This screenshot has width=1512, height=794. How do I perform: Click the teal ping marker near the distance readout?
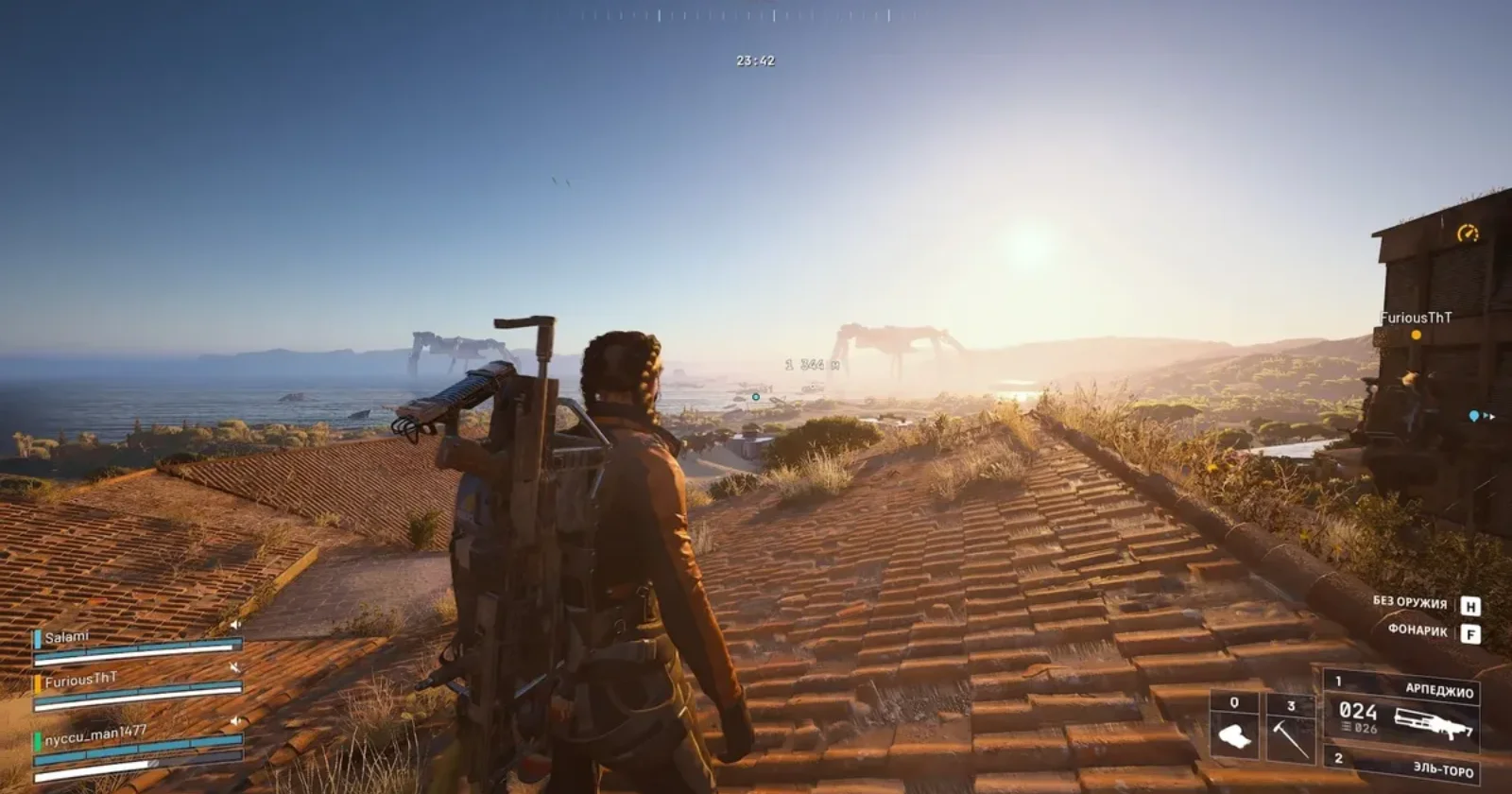755,397
